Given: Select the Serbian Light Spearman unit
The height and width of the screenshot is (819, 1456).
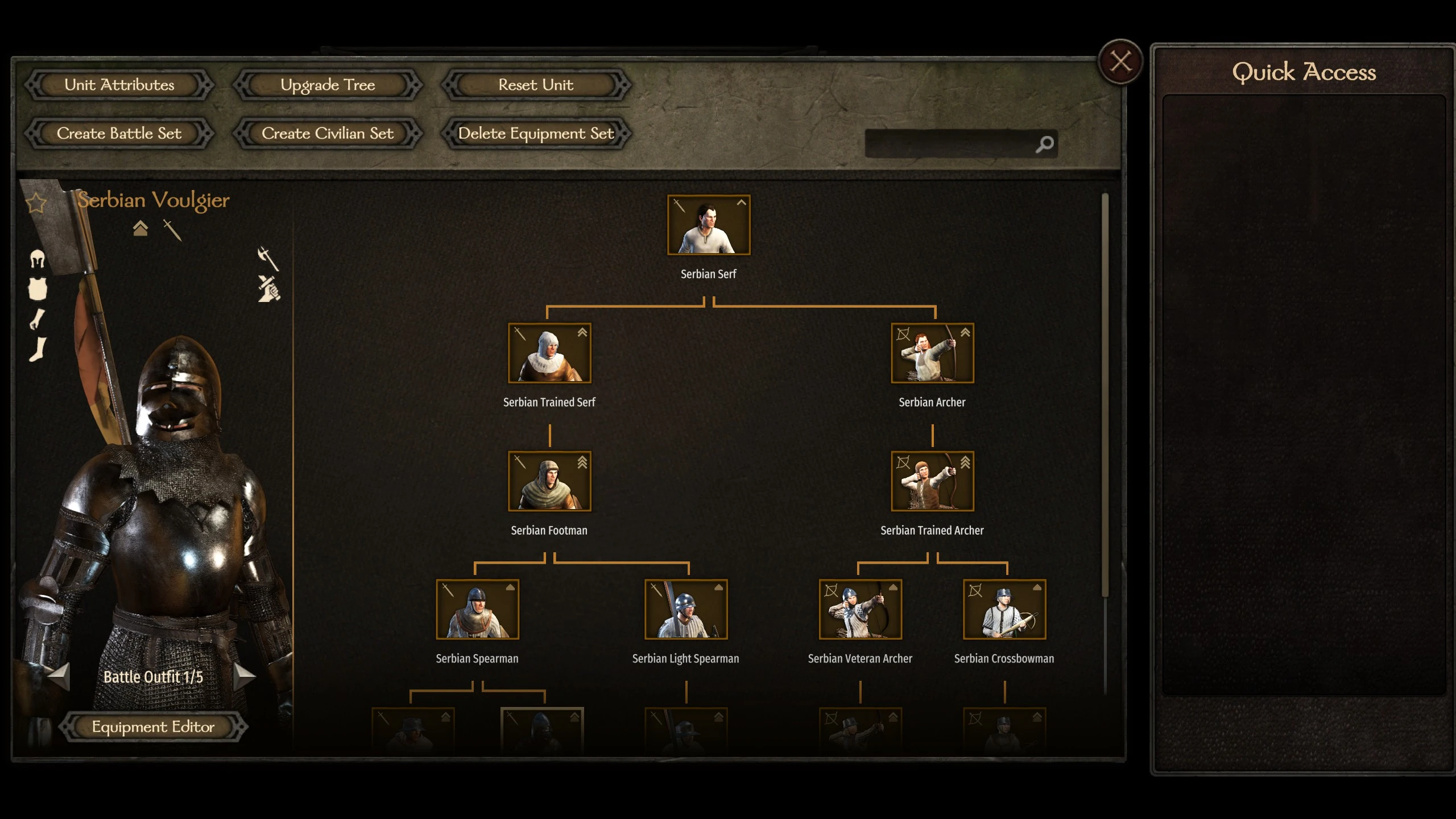Looking at the screenshot, I should click(x=686, y=609).
